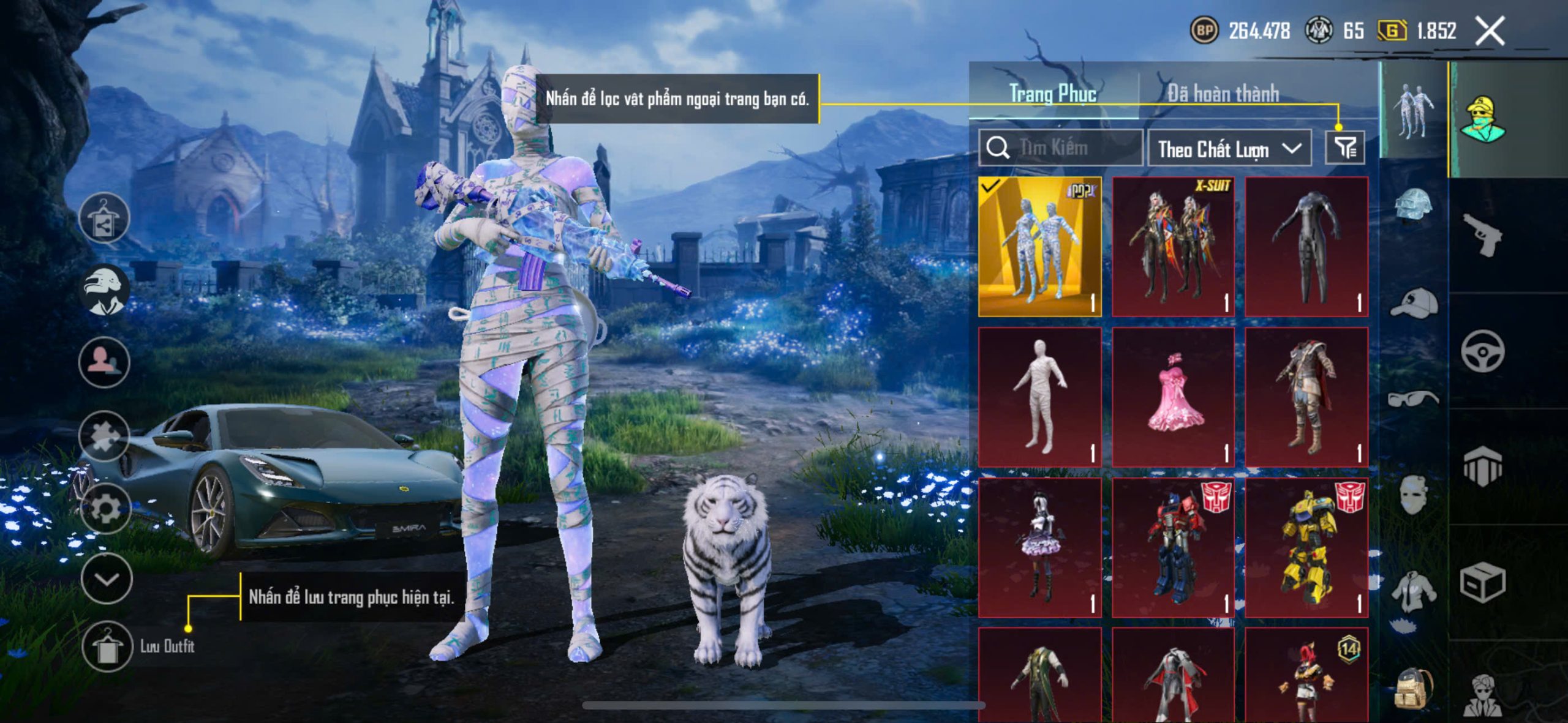This screenshot has width=1568, height=723.
Task: Close the inventory with the X button
Action: point(1490,31)
